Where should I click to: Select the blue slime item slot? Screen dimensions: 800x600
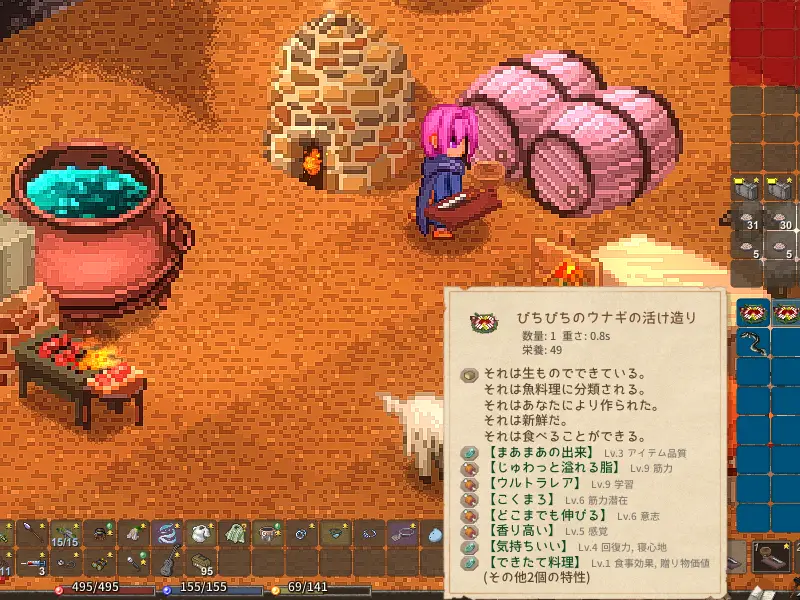tap(436, 534)
